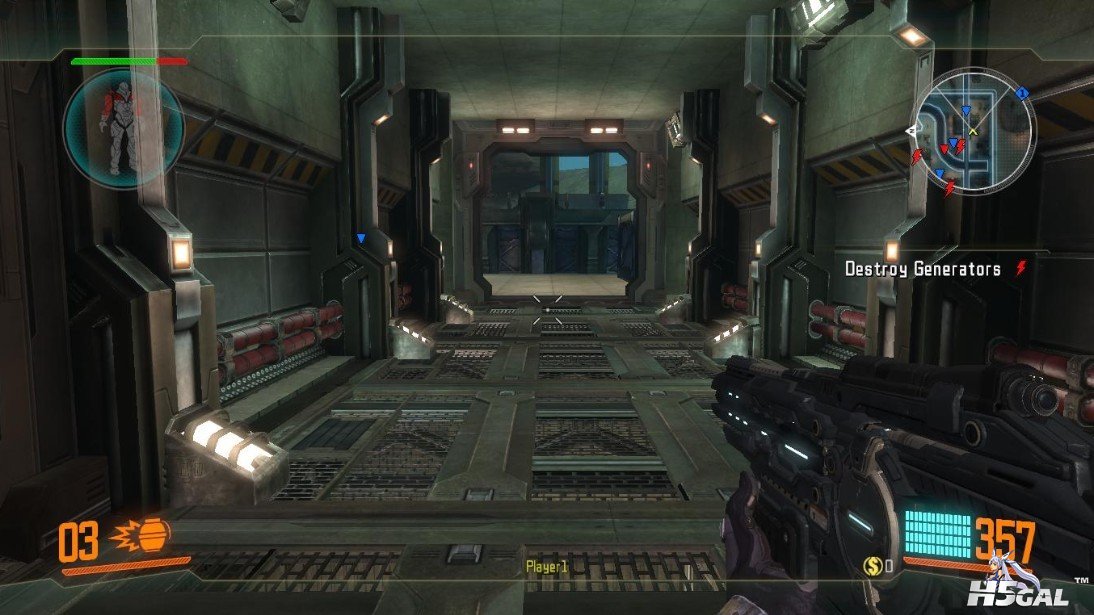The height and width of the screenshot is (615, 1094).
Task: Click the circular minimap radar
Action: click(x=973, y=128)
